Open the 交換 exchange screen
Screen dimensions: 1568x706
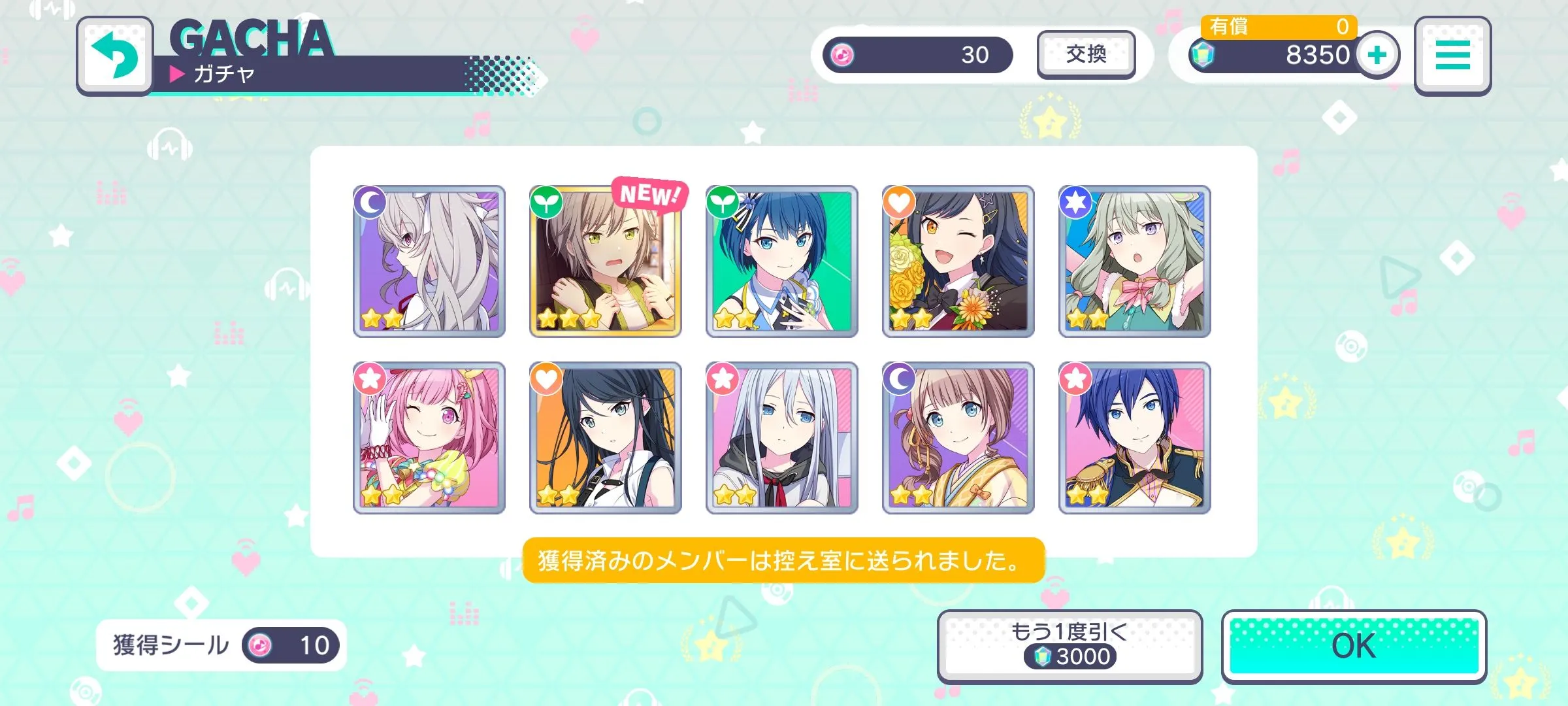1086,54
